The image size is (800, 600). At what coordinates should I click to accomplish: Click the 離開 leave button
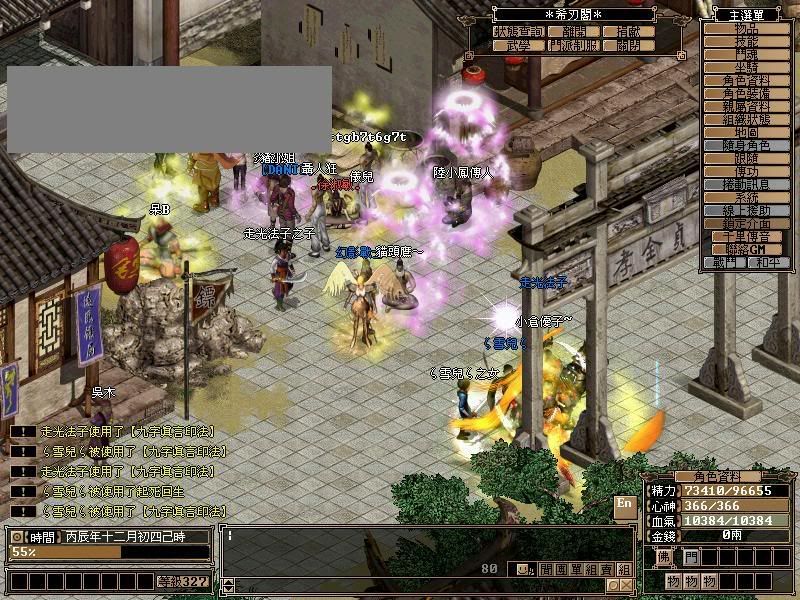(x=574, y=32)
